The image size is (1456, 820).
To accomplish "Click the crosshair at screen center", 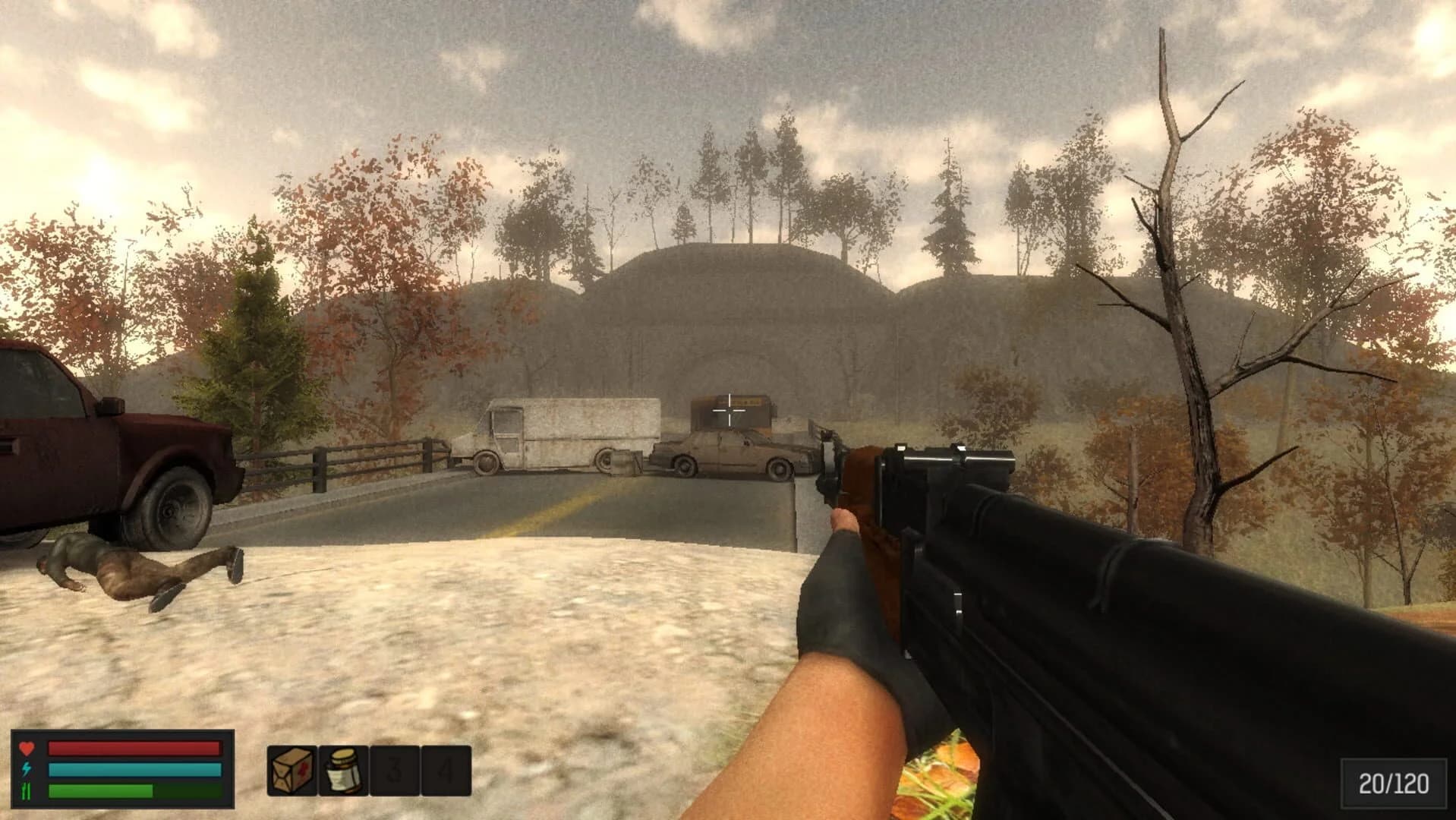I will (x=728, y=410).
